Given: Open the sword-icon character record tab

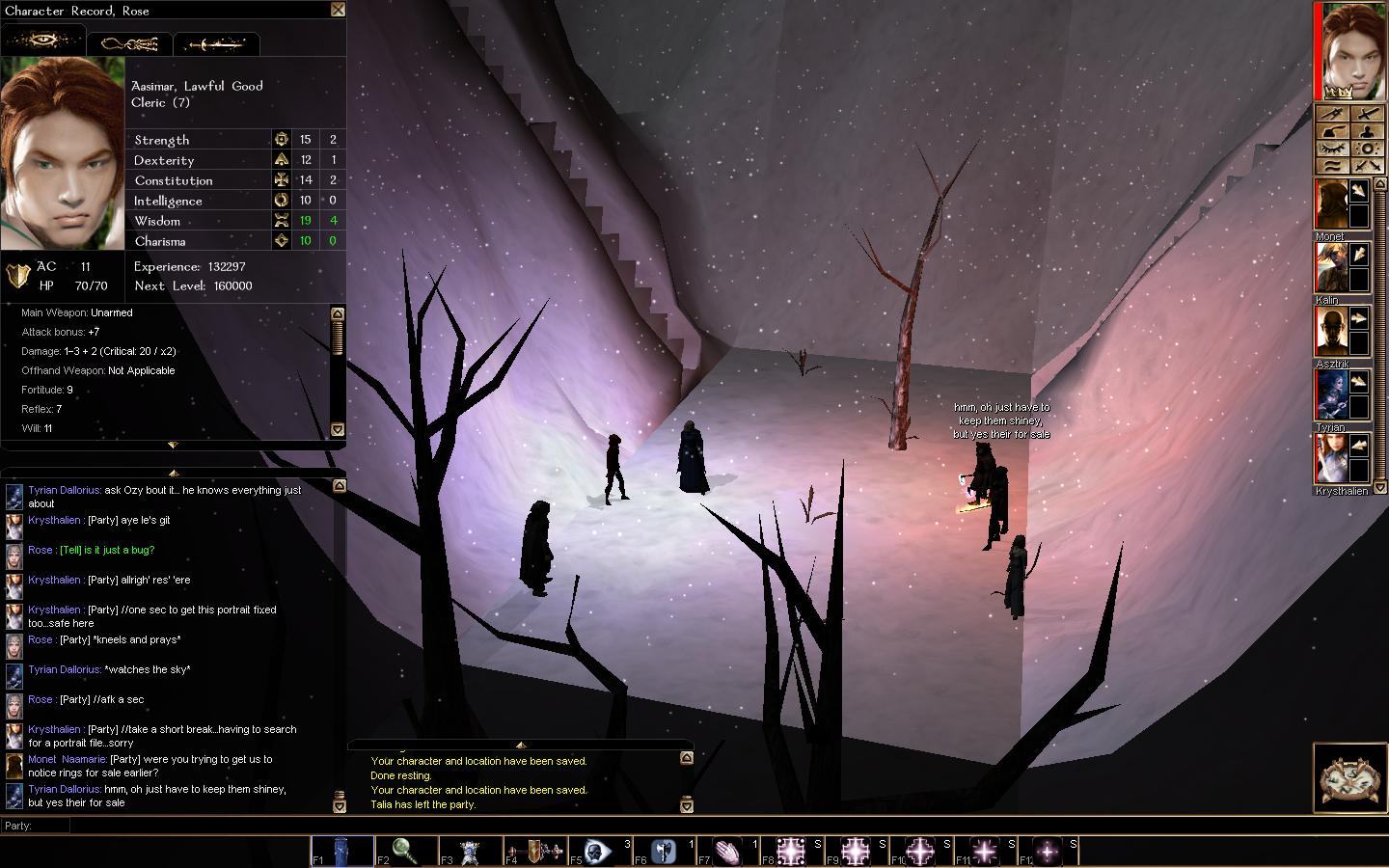Looking at the screenshot, I should pyautogui.click(x=216, y=43).
